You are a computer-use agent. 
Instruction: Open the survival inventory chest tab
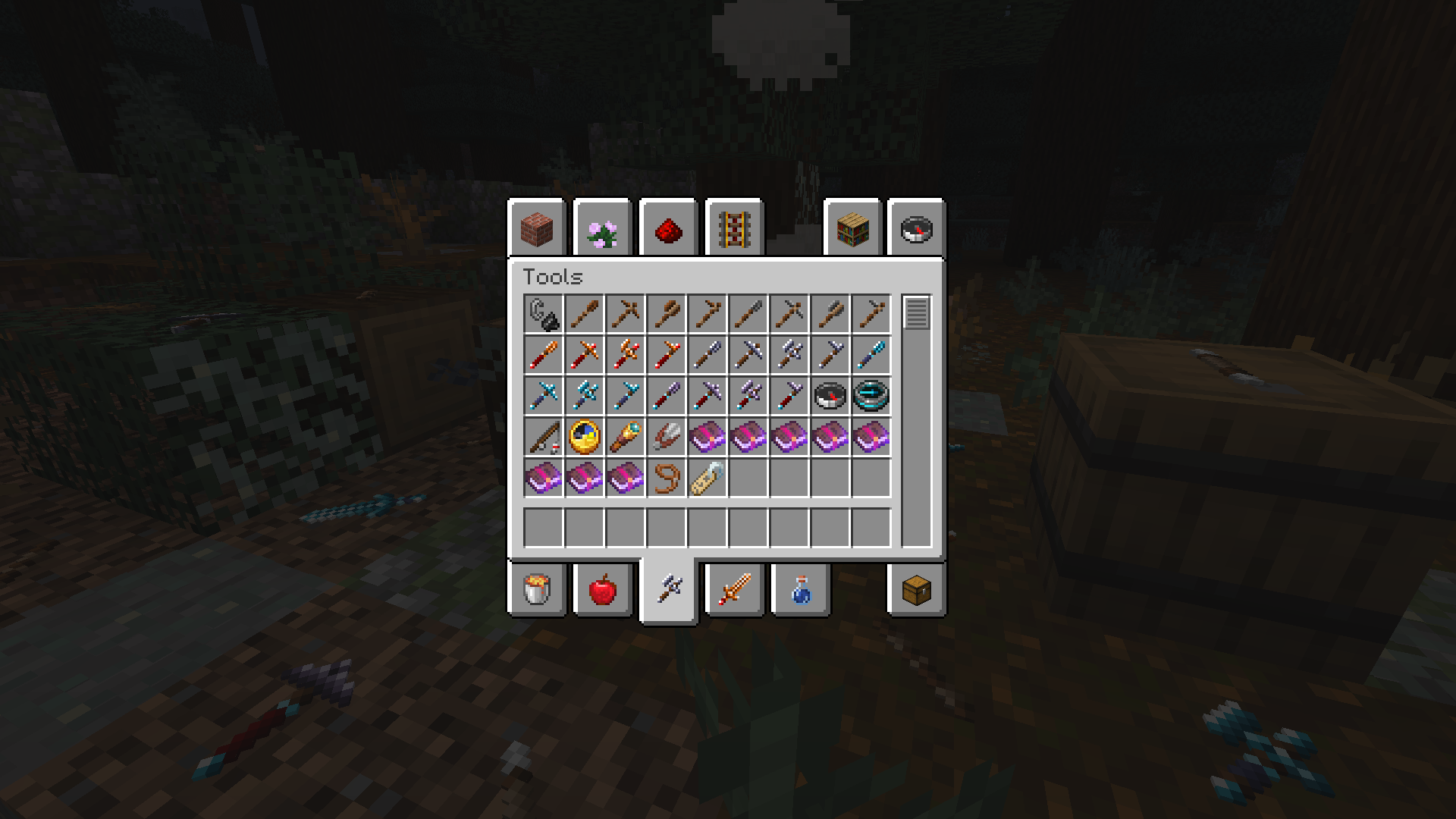pyautogui.click(x=915, y=591)
